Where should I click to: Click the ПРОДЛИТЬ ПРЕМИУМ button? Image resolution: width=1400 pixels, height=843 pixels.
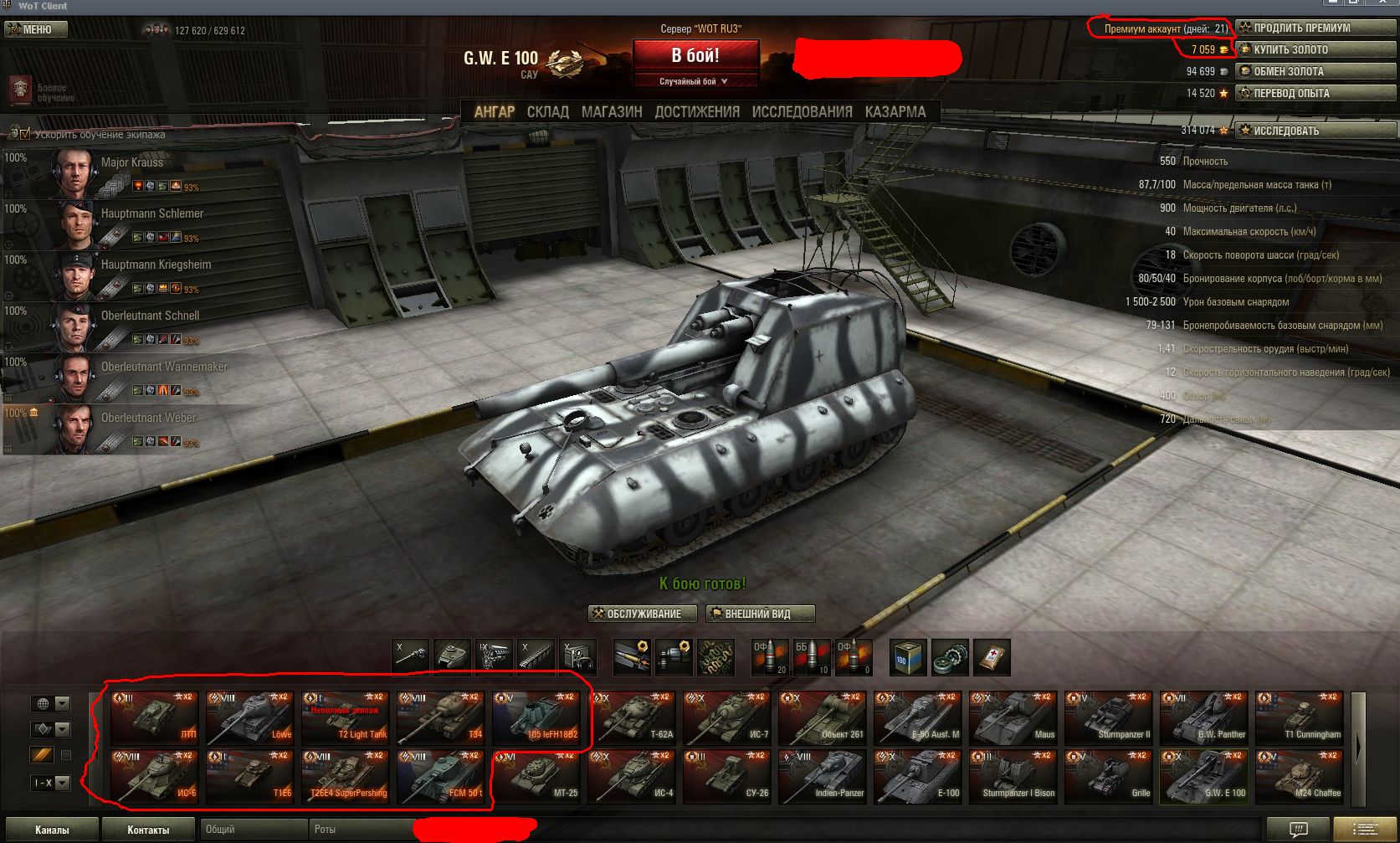pos(1314,27)
